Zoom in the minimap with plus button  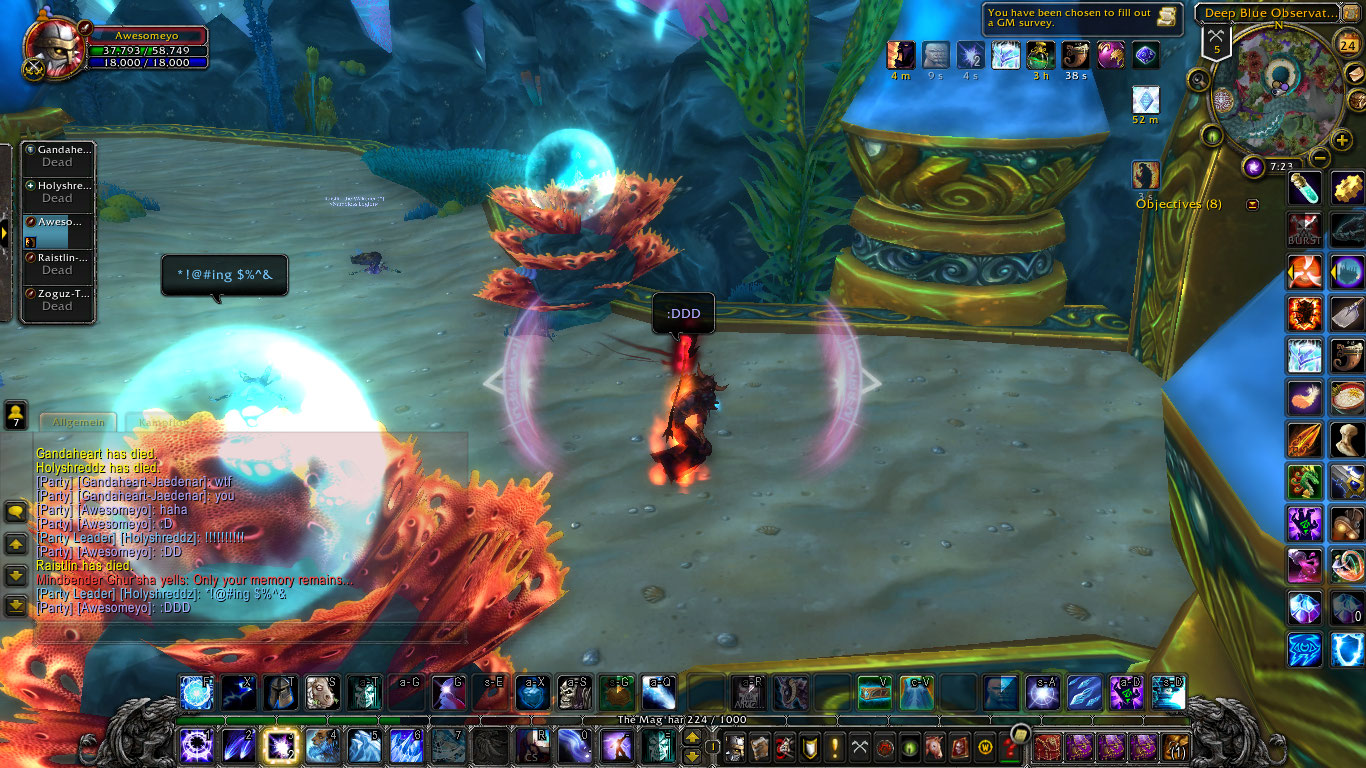[x=1342, y=140]
